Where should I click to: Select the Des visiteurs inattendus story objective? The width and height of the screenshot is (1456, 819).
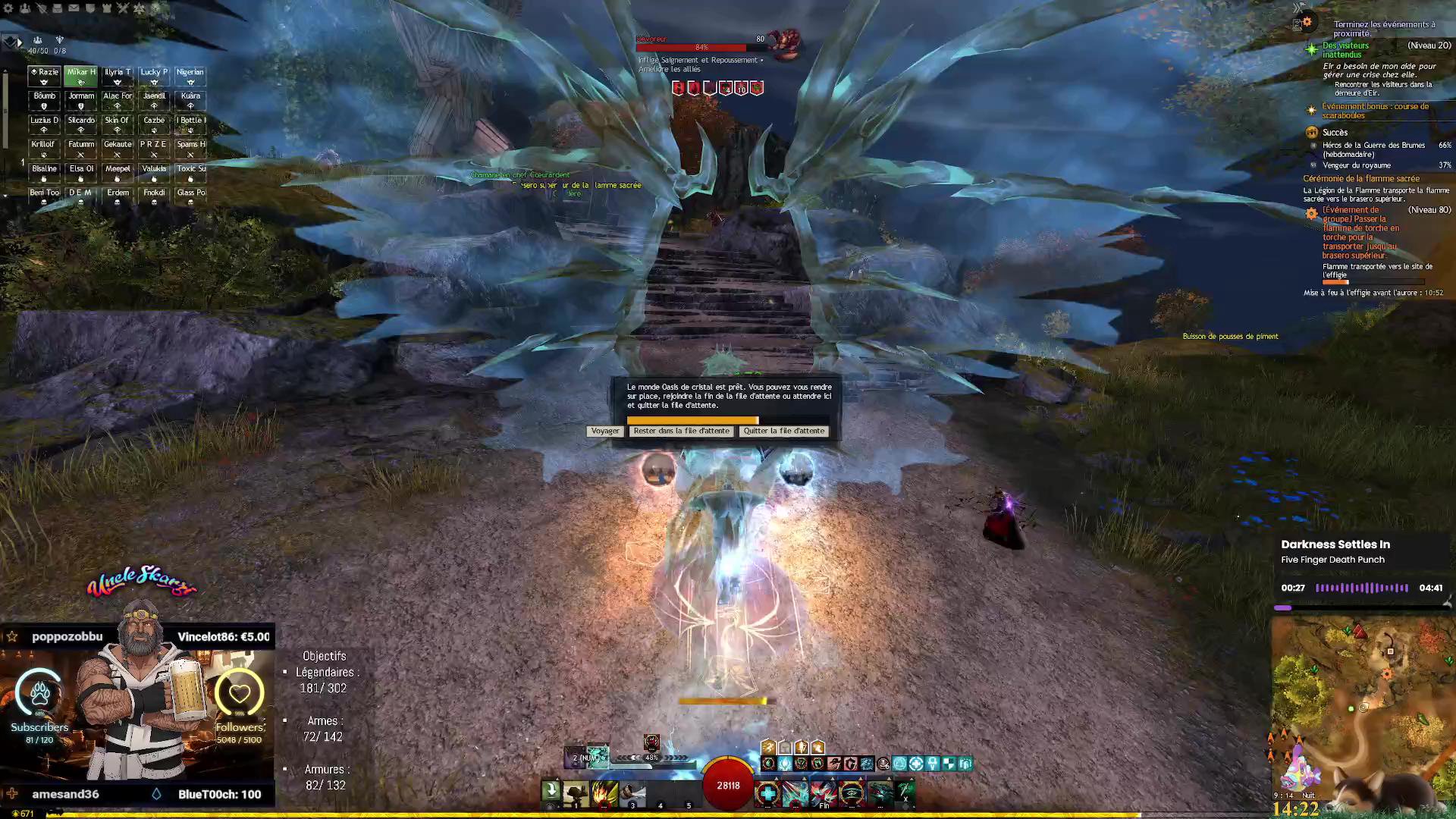coord(1346,50)
